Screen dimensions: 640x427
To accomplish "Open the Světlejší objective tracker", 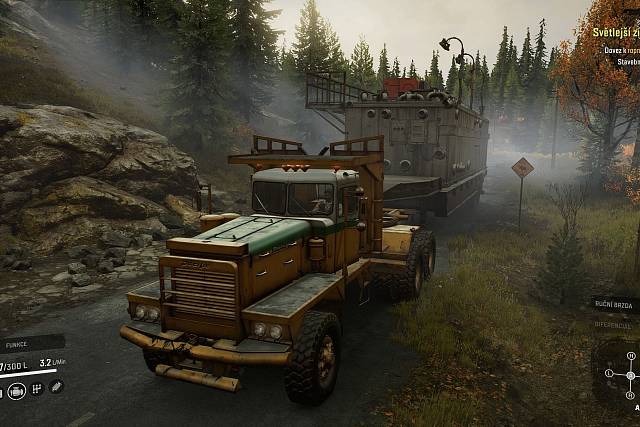I will (611, 31).
